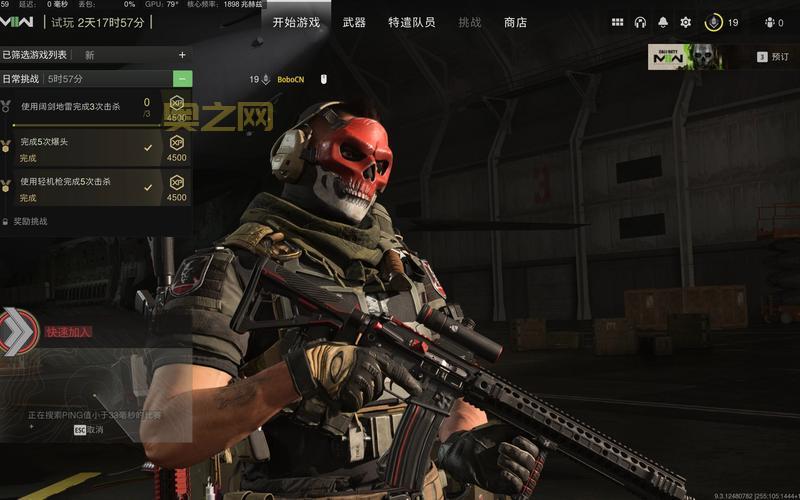
Task: Open the notifications bell
Action: click(663, 22)
